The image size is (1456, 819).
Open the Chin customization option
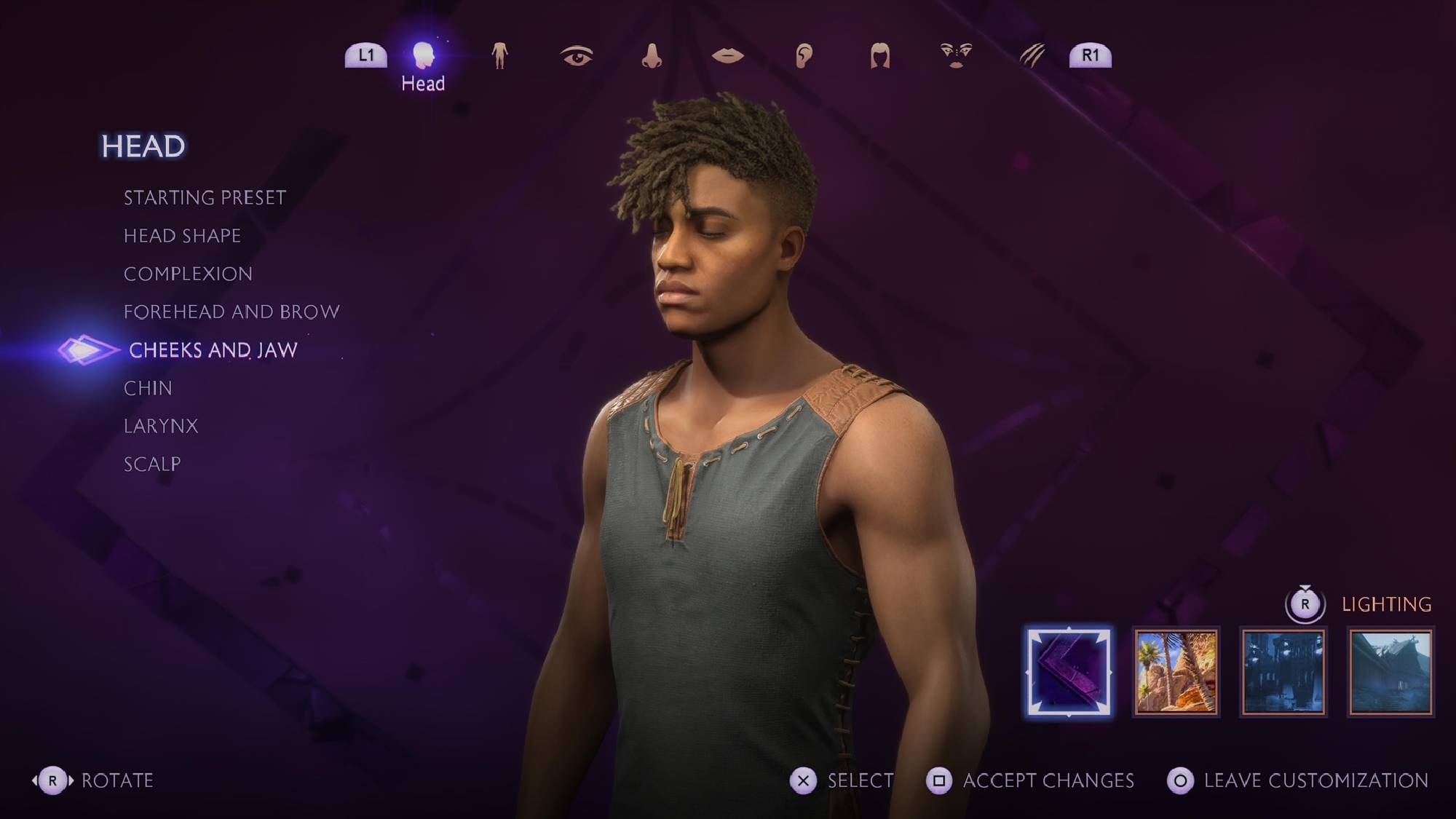(148, 388)
